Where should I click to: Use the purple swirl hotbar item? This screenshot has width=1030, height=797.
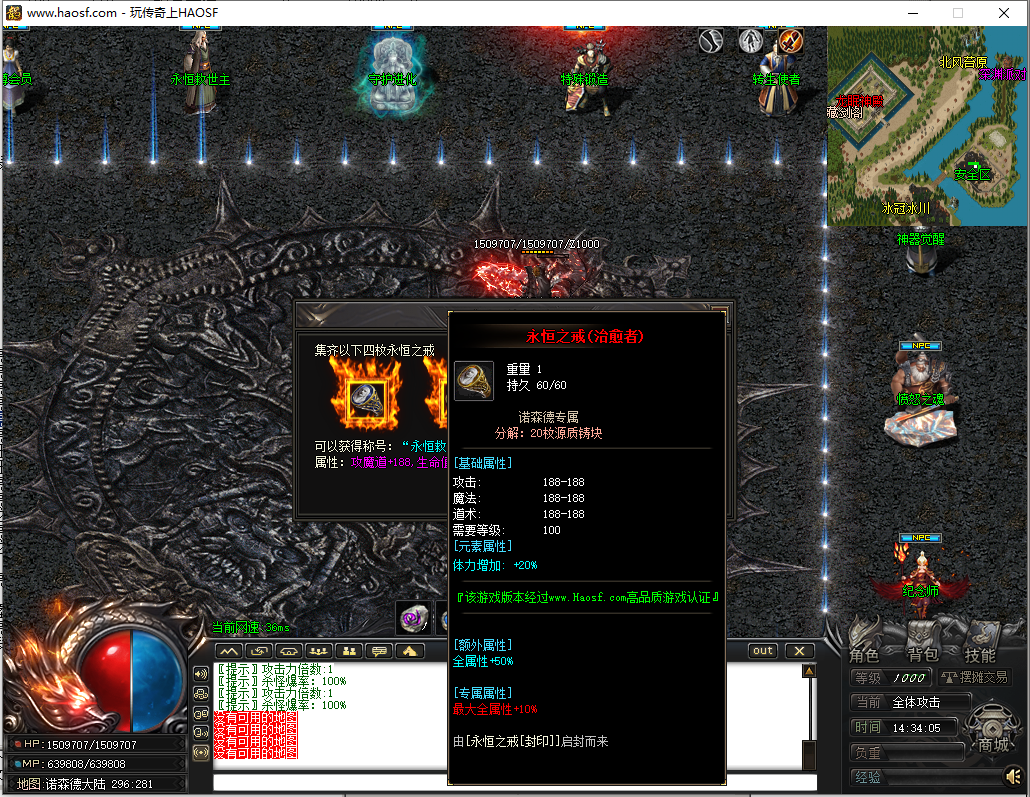pos(413,619)
